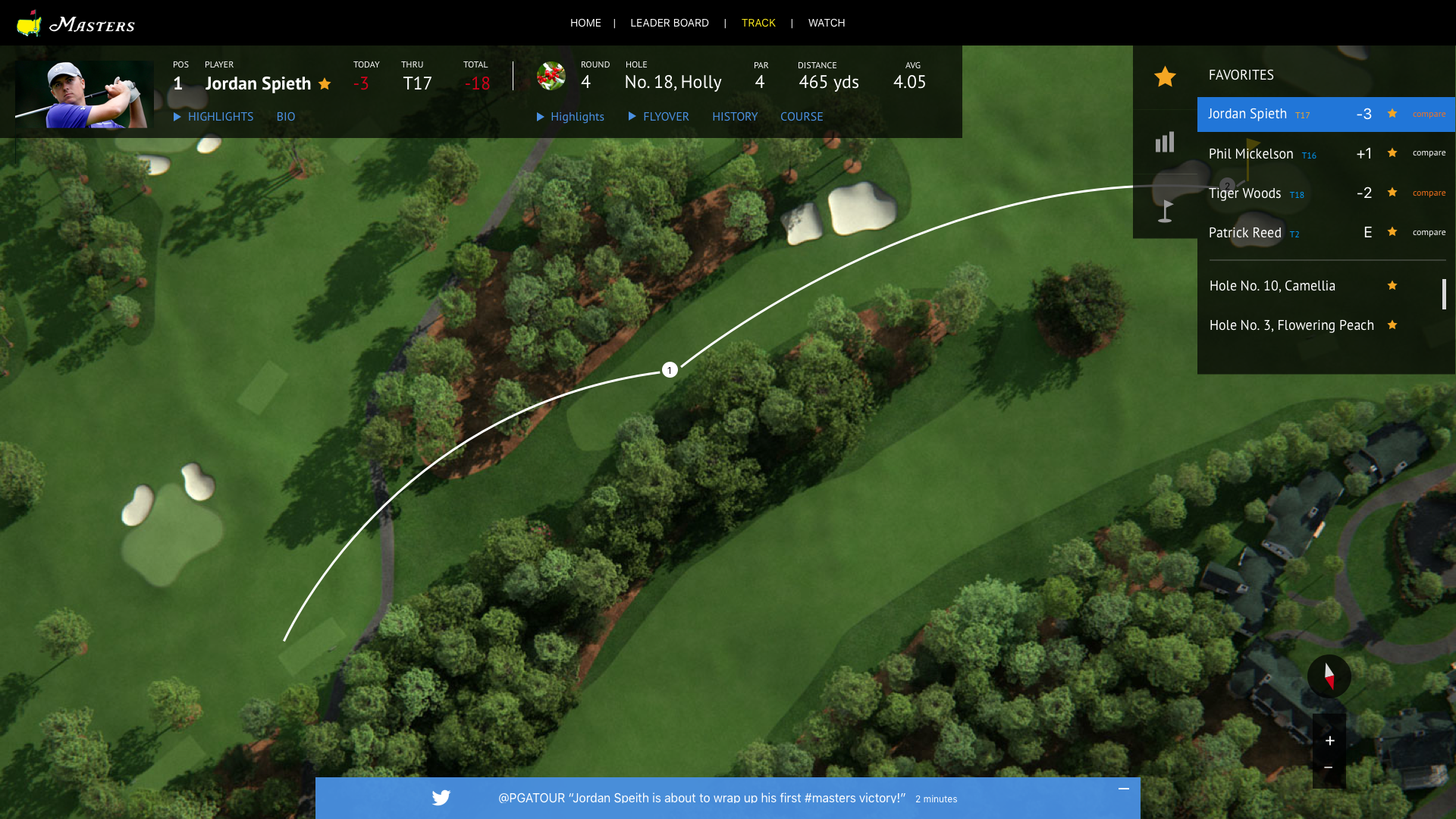This screenshot has height=819, width=1456.
Task: Click the large star atop the Favorites panel
Action: click(x=1165, y=77)
